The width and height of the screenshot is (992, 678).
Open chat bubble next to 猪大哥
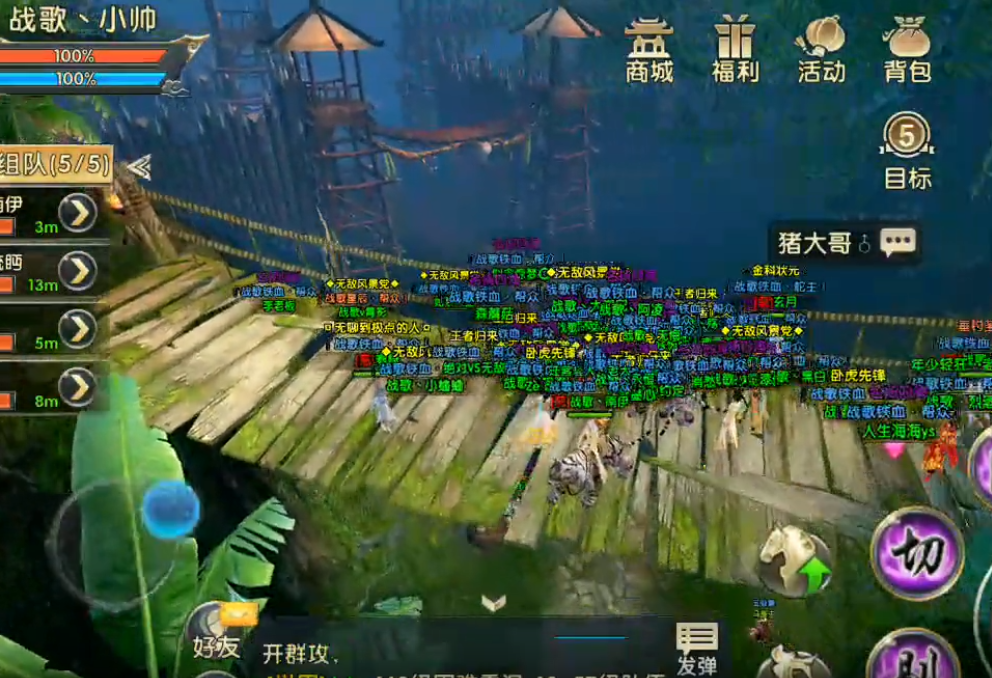tap(897, 243)
